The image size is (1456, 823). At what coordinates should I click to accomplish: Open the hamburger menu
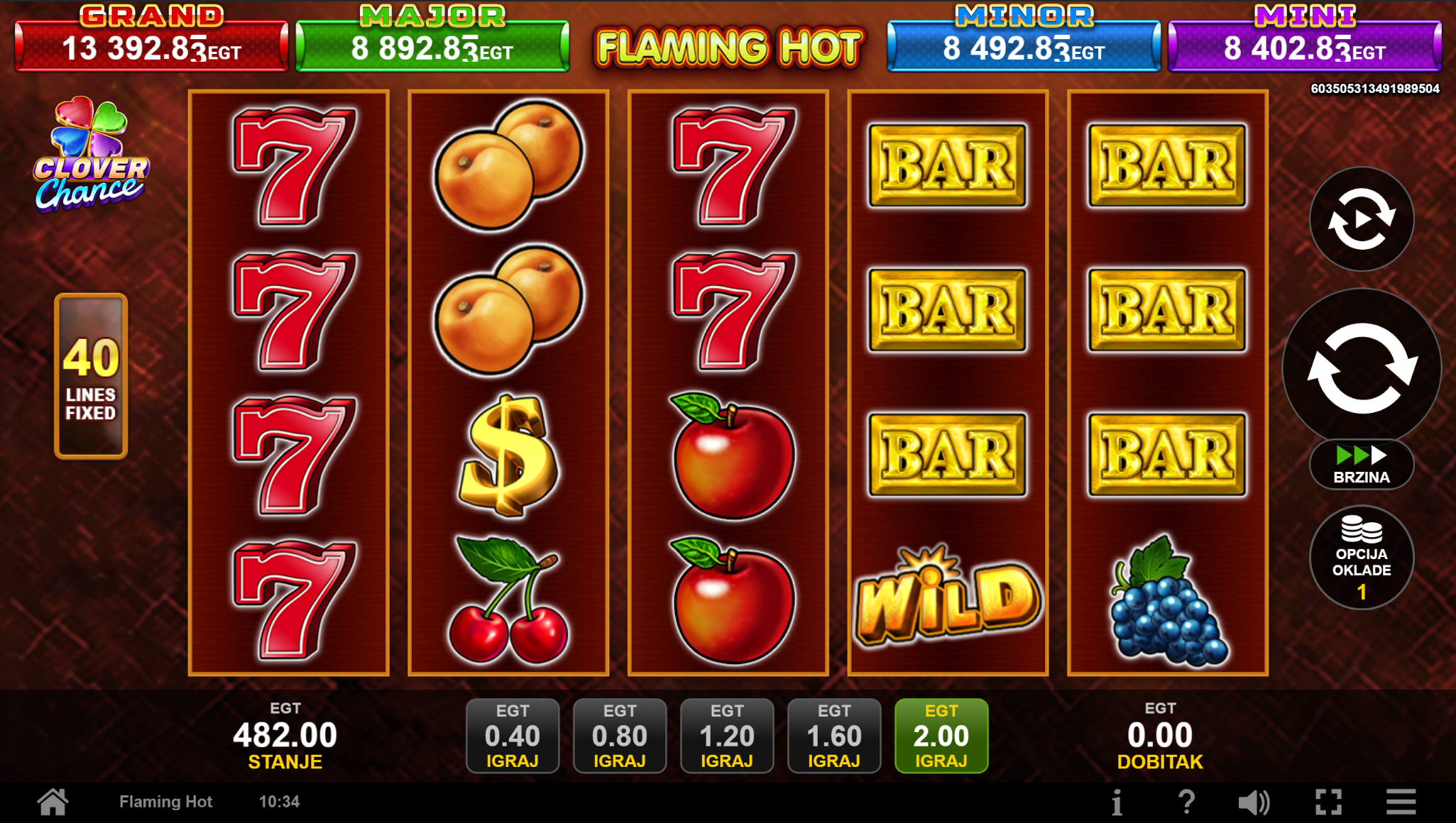click(1401, 802)
